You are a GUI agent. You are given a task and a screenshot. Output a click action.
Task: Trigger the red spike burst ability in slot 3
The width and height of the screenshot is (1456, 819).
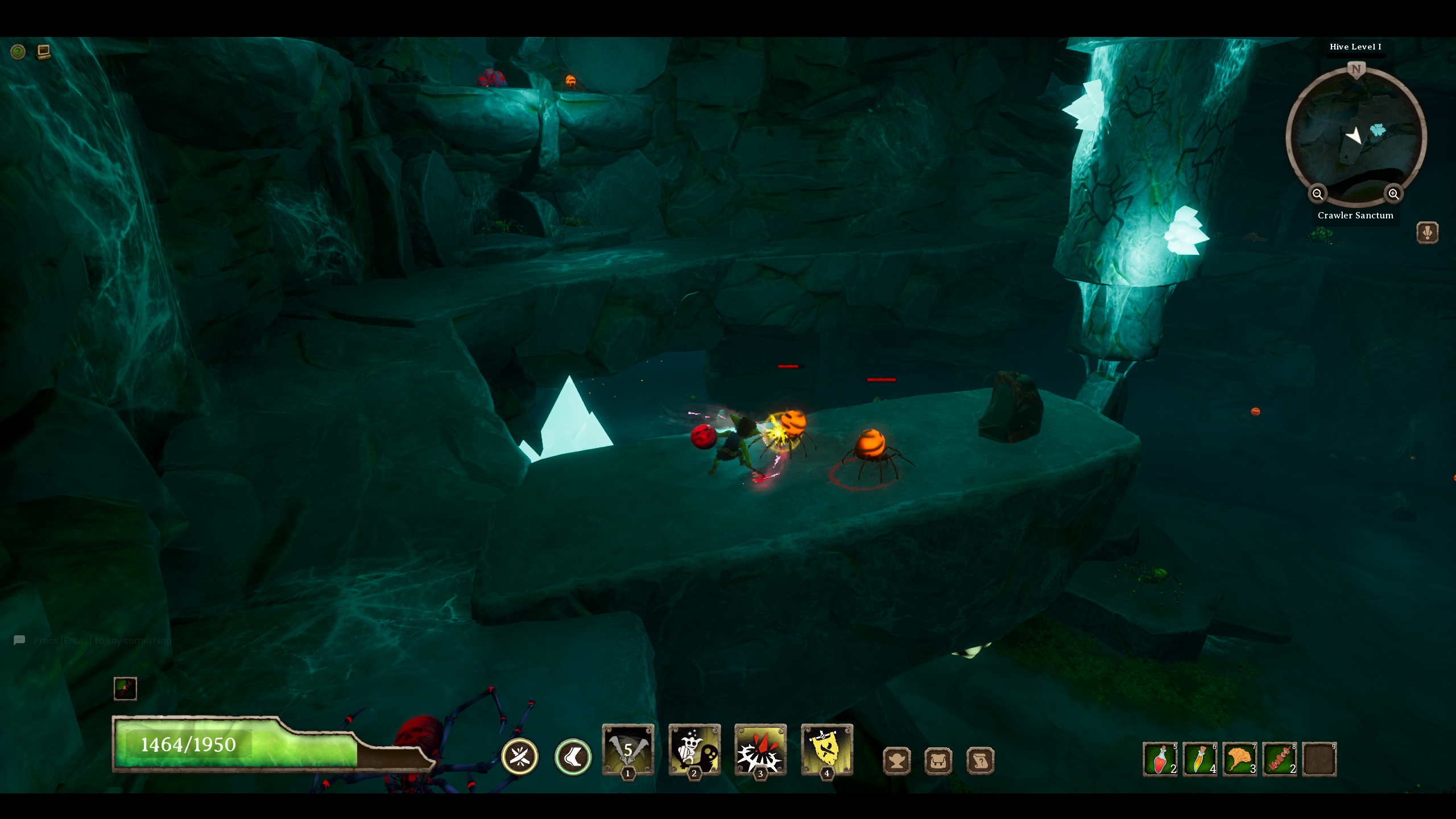click(x=761, y=751)
